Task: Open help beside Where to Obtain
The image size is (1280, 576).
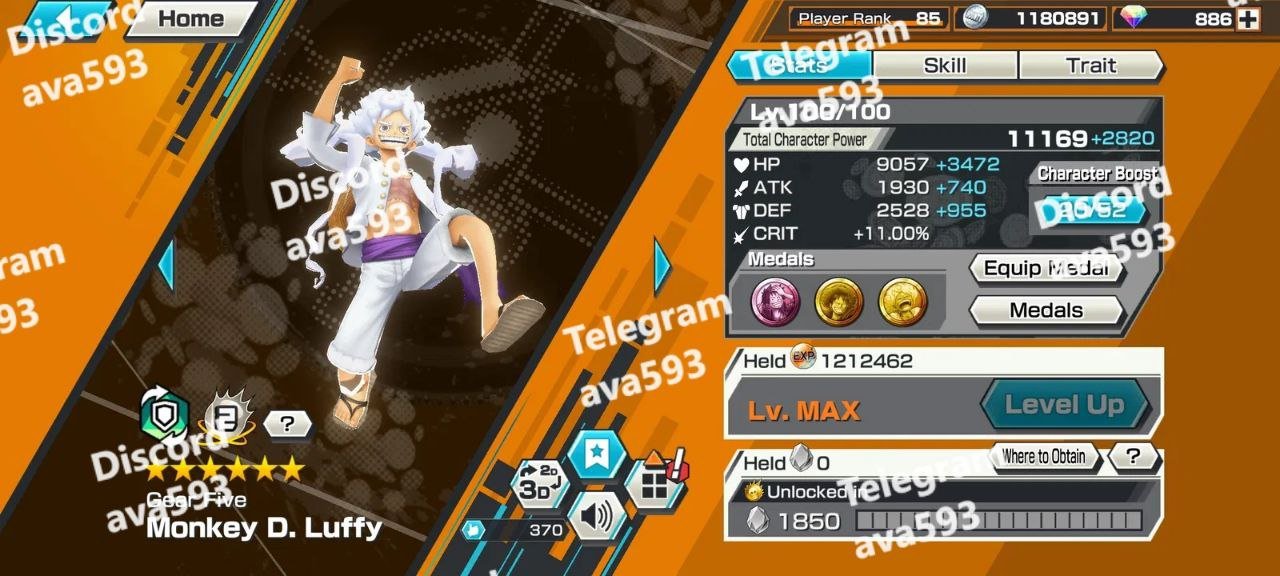Action: coord(1133,457)
